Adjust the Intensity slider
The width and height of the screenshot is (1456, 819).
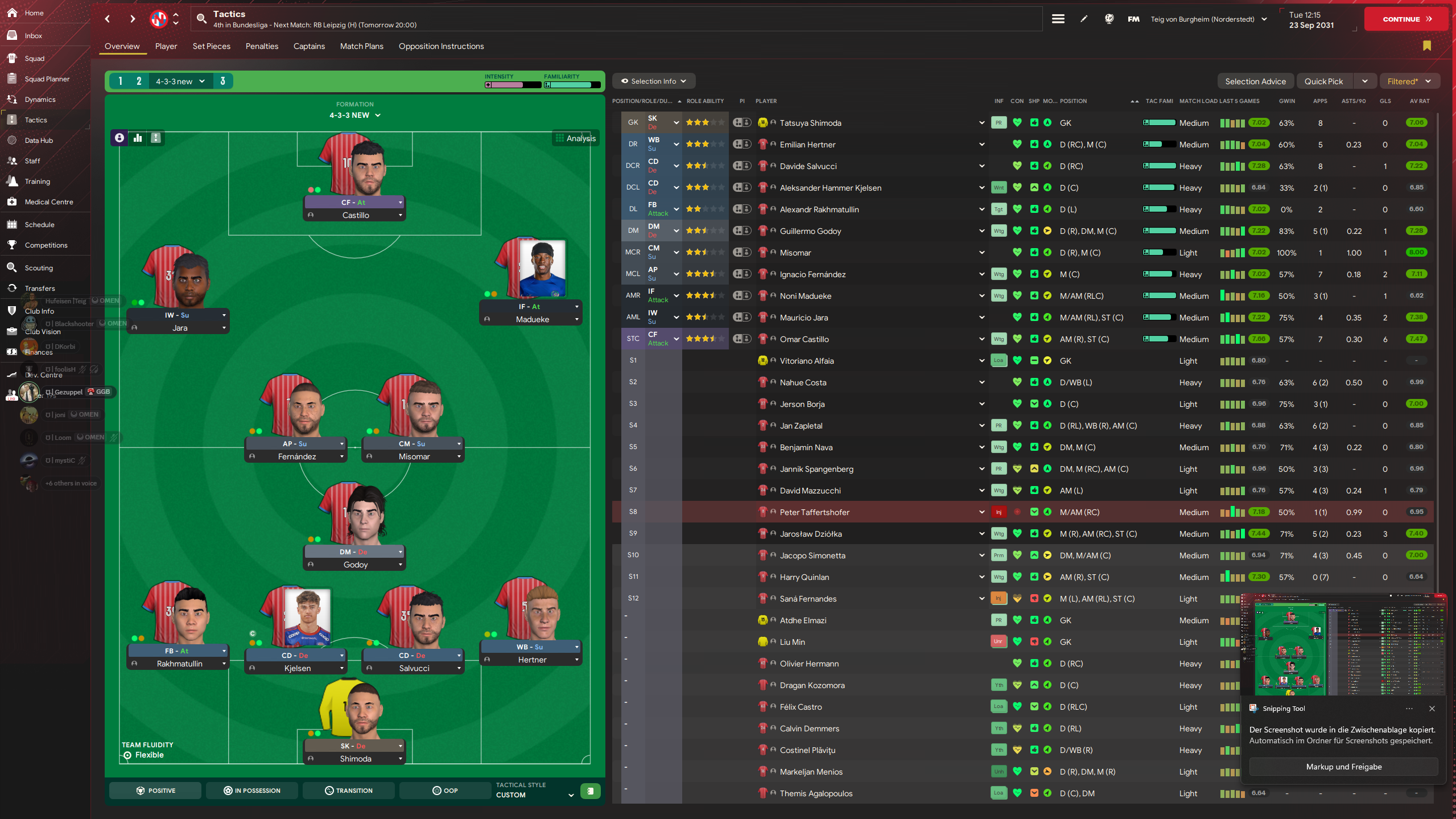[x=513, y=84]
